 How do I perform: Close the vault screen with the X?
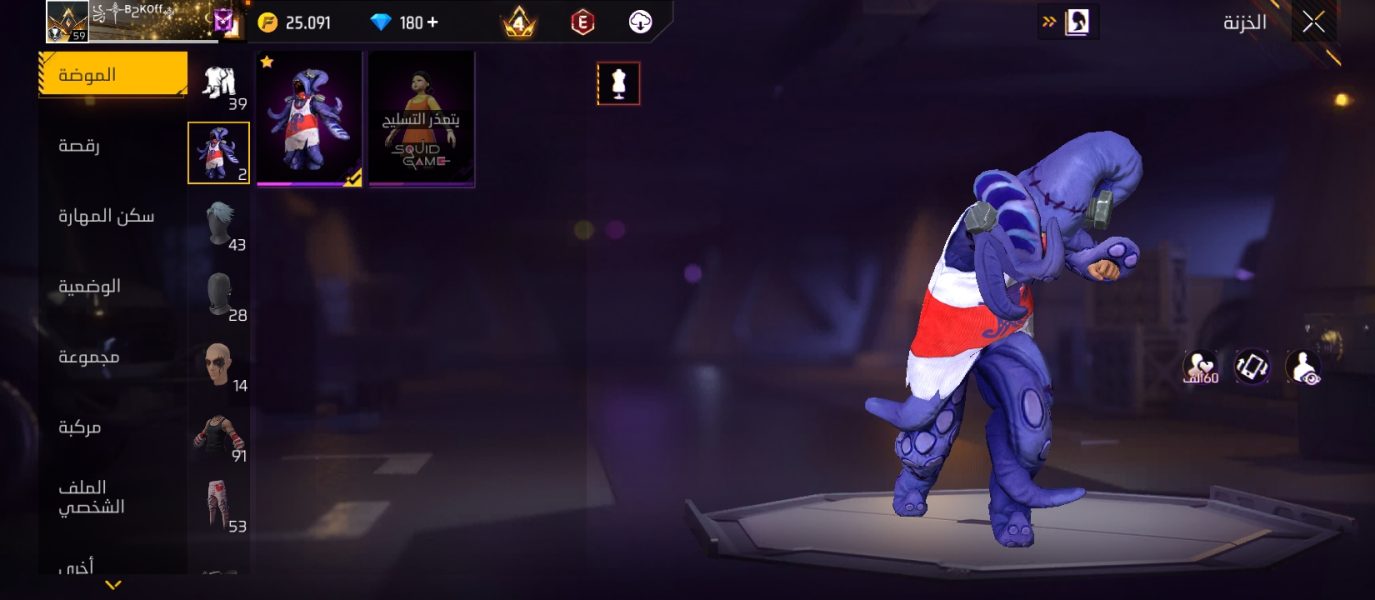click(1313, 22)
